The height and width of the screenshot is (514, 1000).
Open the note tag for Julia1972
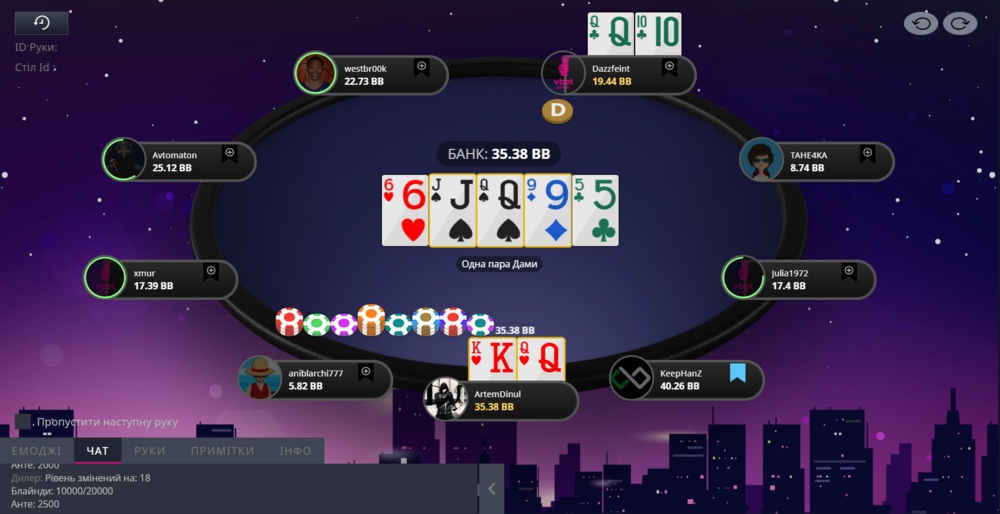click(849, 271)
